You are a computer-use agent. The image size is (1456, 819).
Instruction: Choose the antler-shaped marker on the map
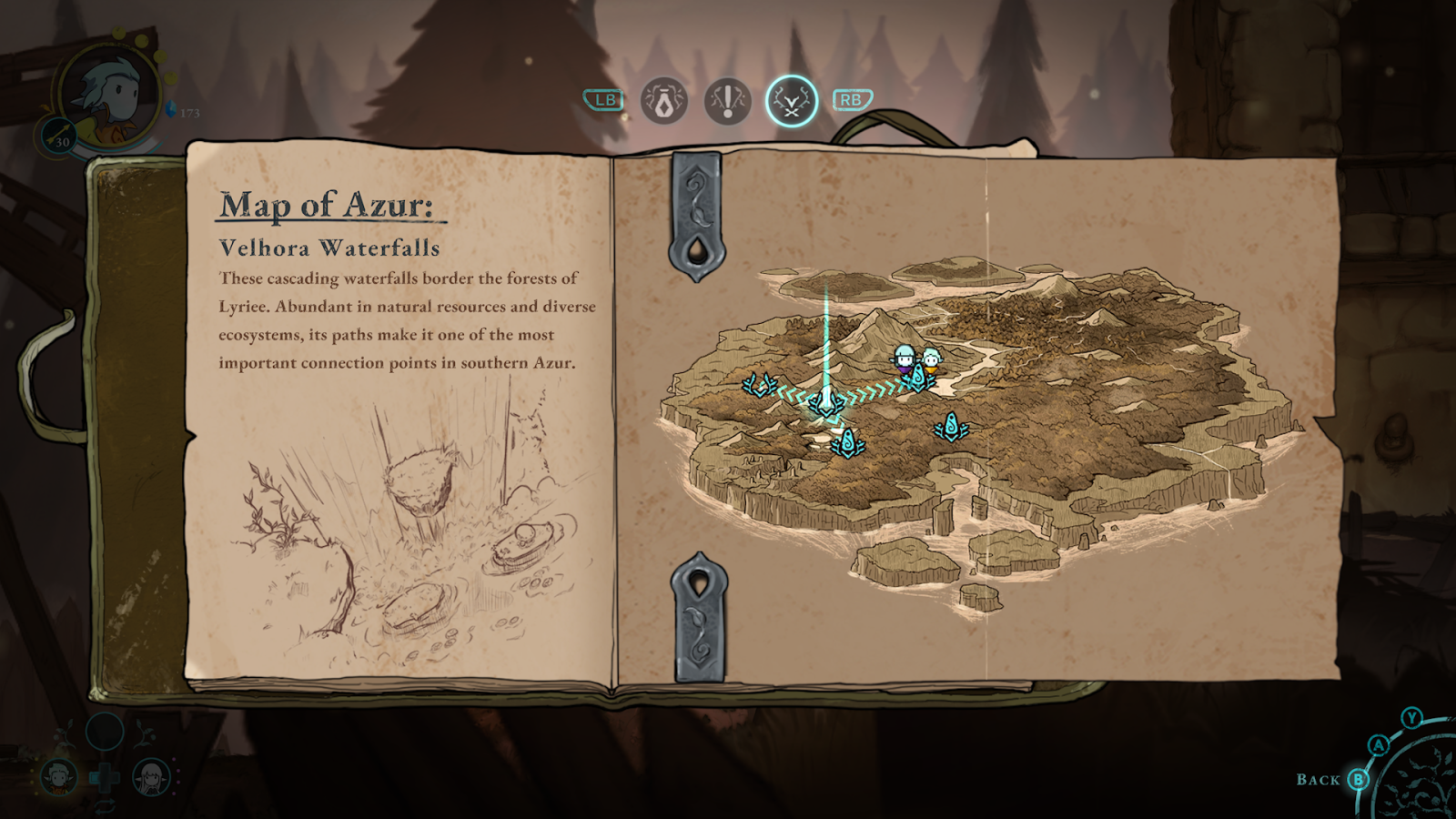tap(758, 385)
